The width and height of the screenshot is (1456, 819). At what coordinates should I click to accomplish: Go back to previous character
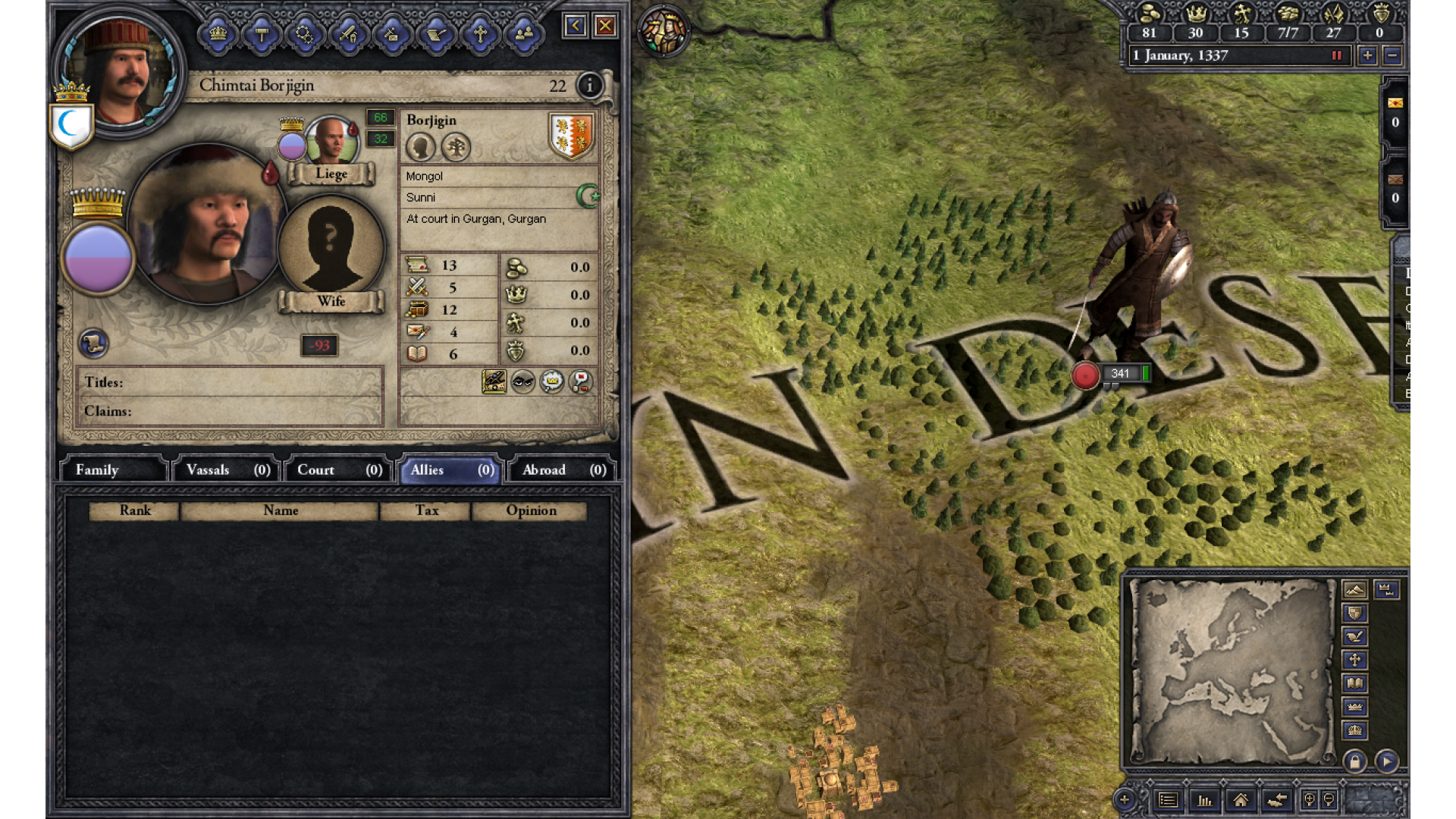click(x=575, y=27)
